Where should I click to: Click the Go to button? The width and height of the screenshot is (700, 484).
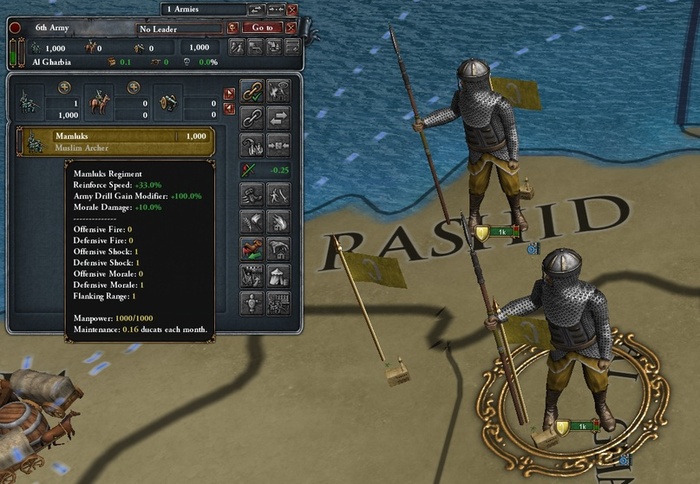coord(262,28)
